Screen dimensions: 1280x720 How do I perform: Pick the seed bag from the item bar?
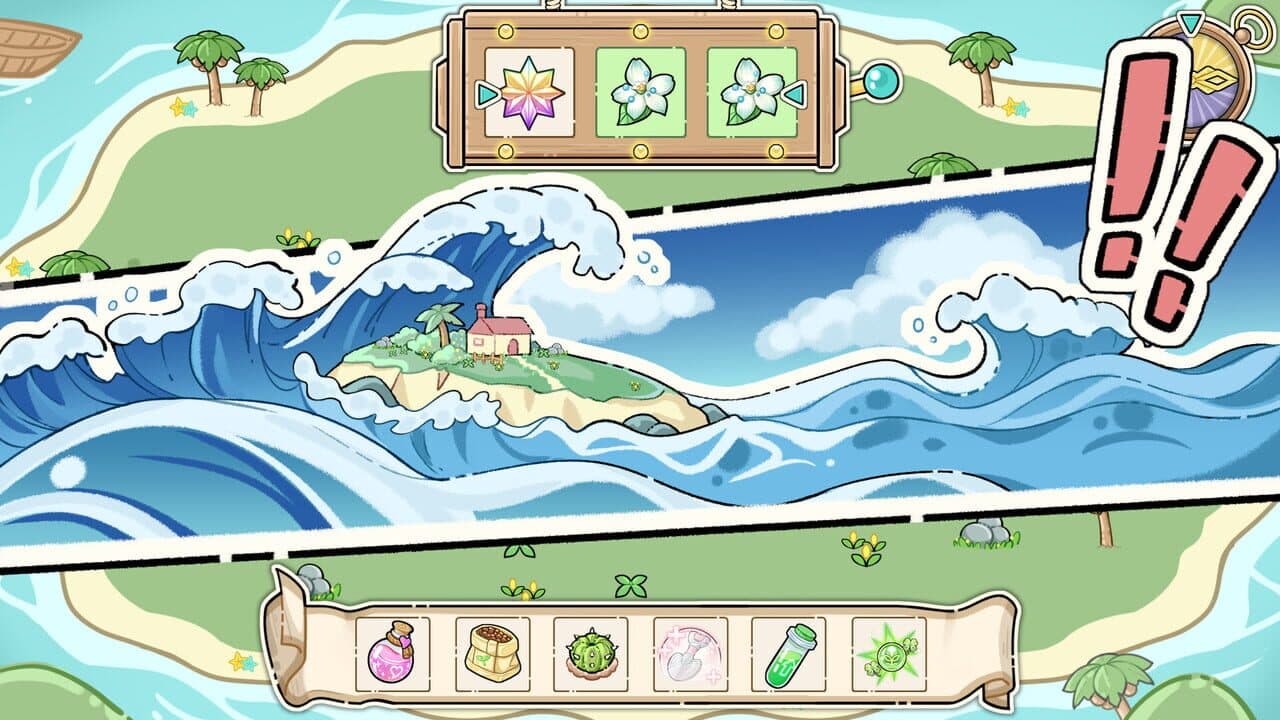[494, 655]
